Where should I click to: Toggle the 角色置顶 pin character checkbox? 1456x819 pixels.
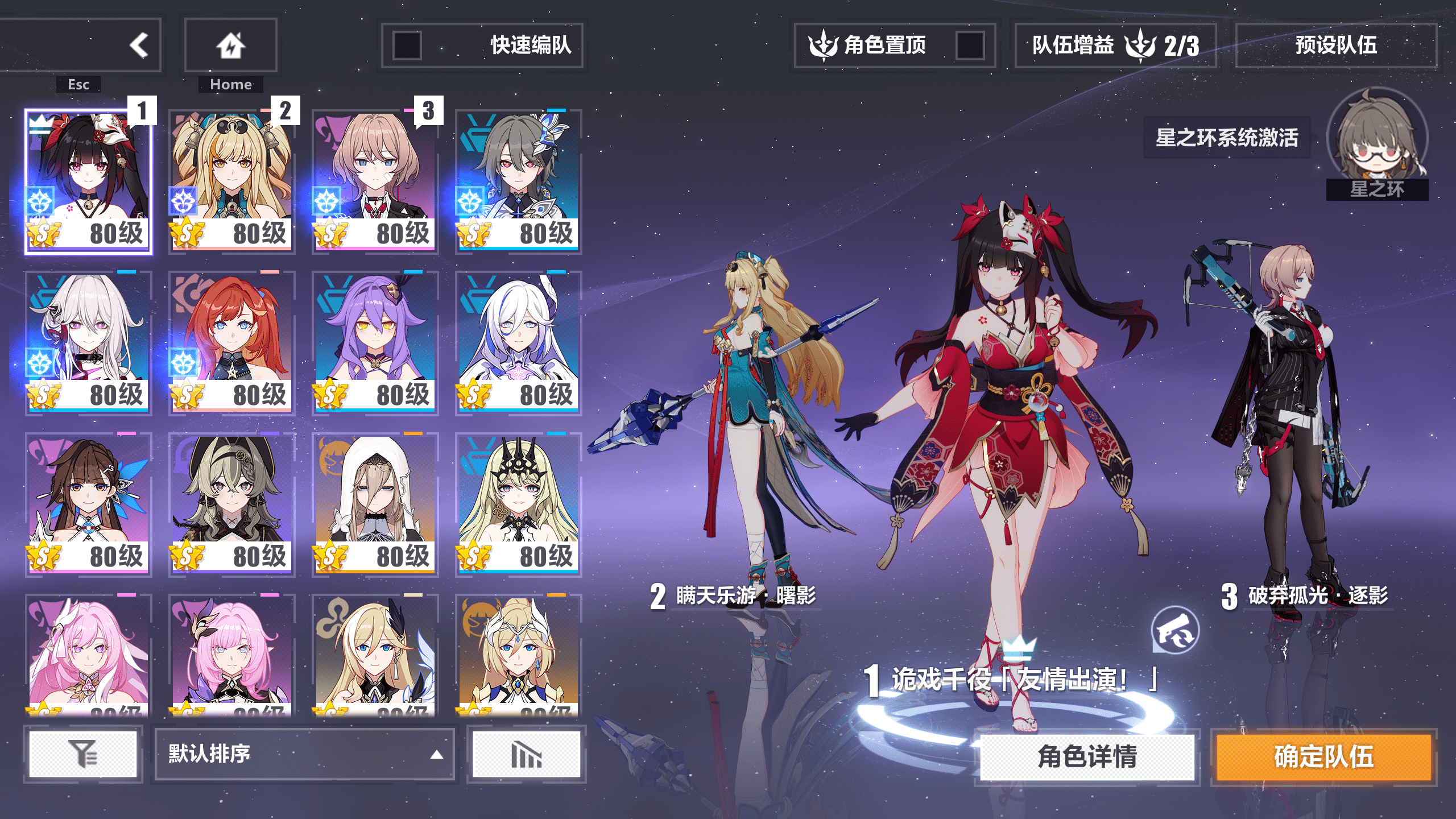click(970, 45)
